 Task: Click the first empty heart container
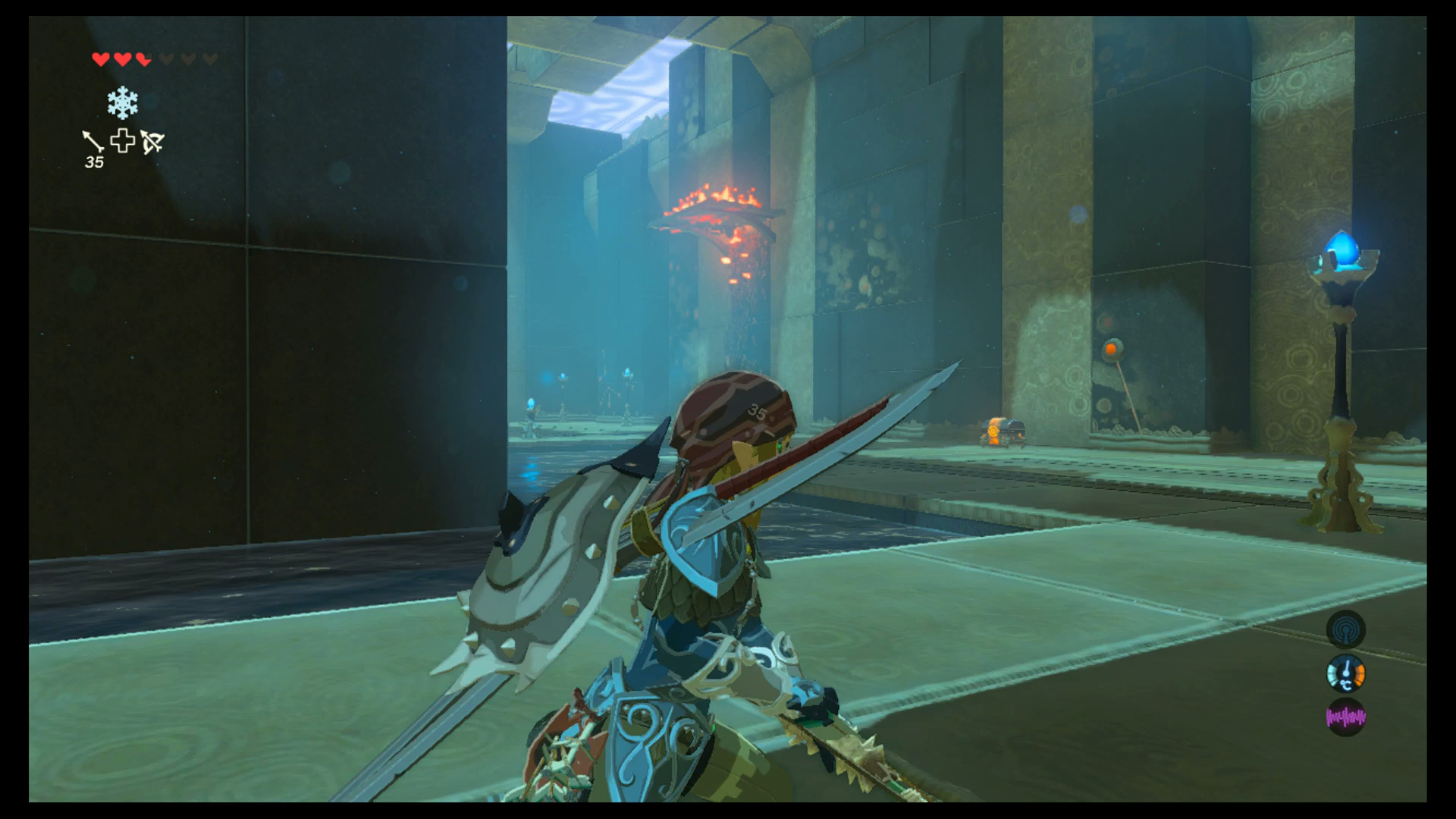pyautogui.click(x=165, y=58)
